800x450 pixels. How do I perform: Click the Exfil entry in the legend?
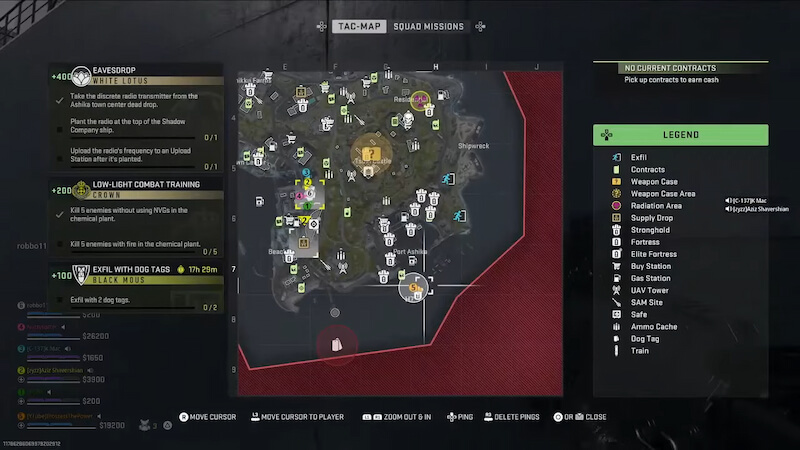[639, 157]
